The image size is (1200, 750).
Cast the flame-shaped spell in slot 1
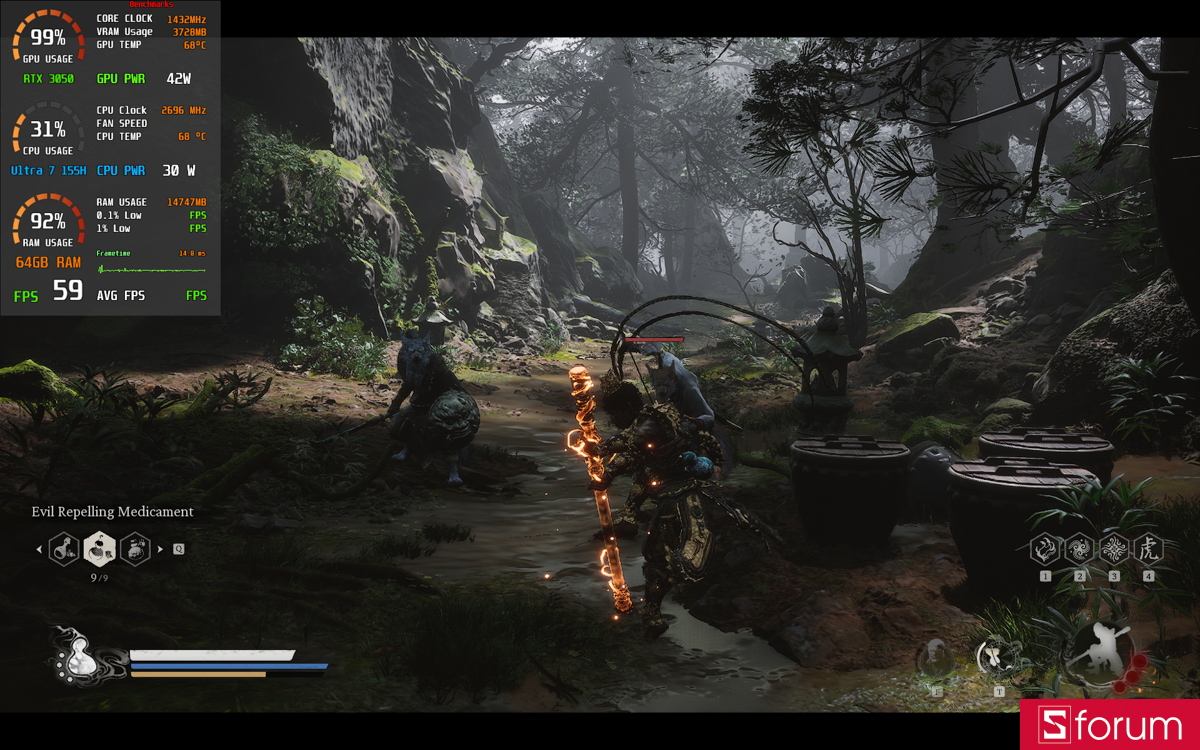pyautogui.click(x=1046, y=549)
